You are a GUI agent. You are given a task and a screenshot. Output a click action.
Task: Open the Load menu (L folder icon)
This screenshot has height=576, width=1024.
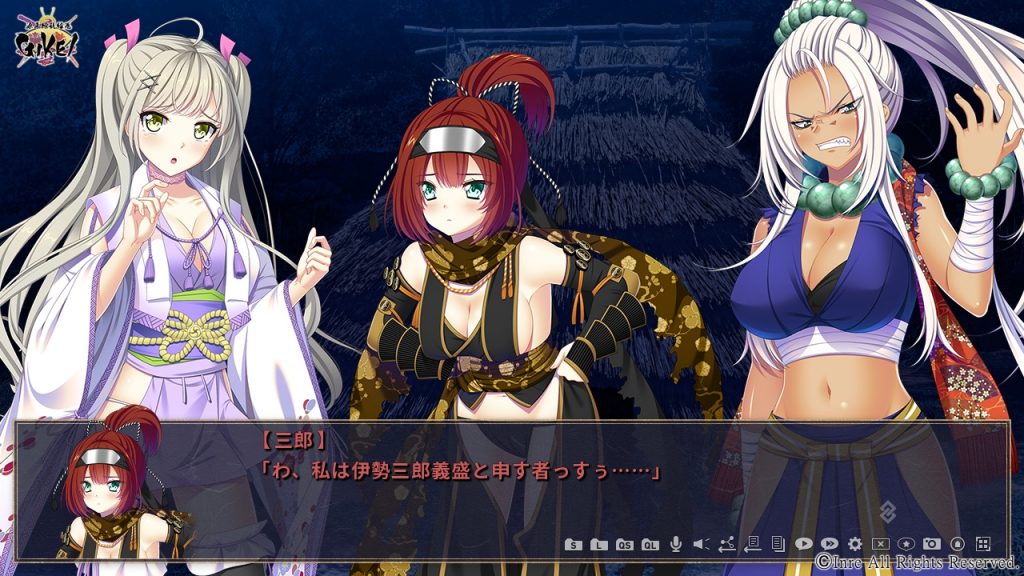pos(597,544)
